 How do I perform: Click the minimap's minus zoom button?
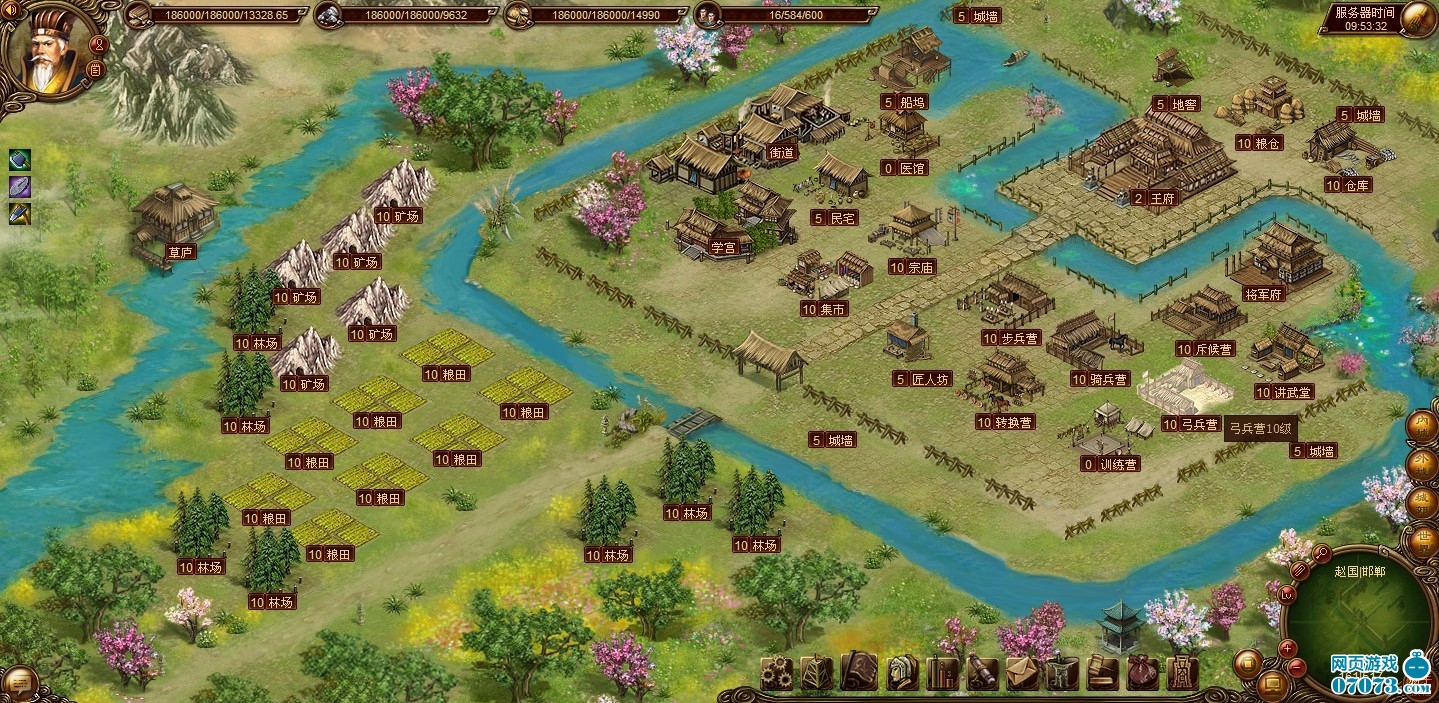(1296, 665)
